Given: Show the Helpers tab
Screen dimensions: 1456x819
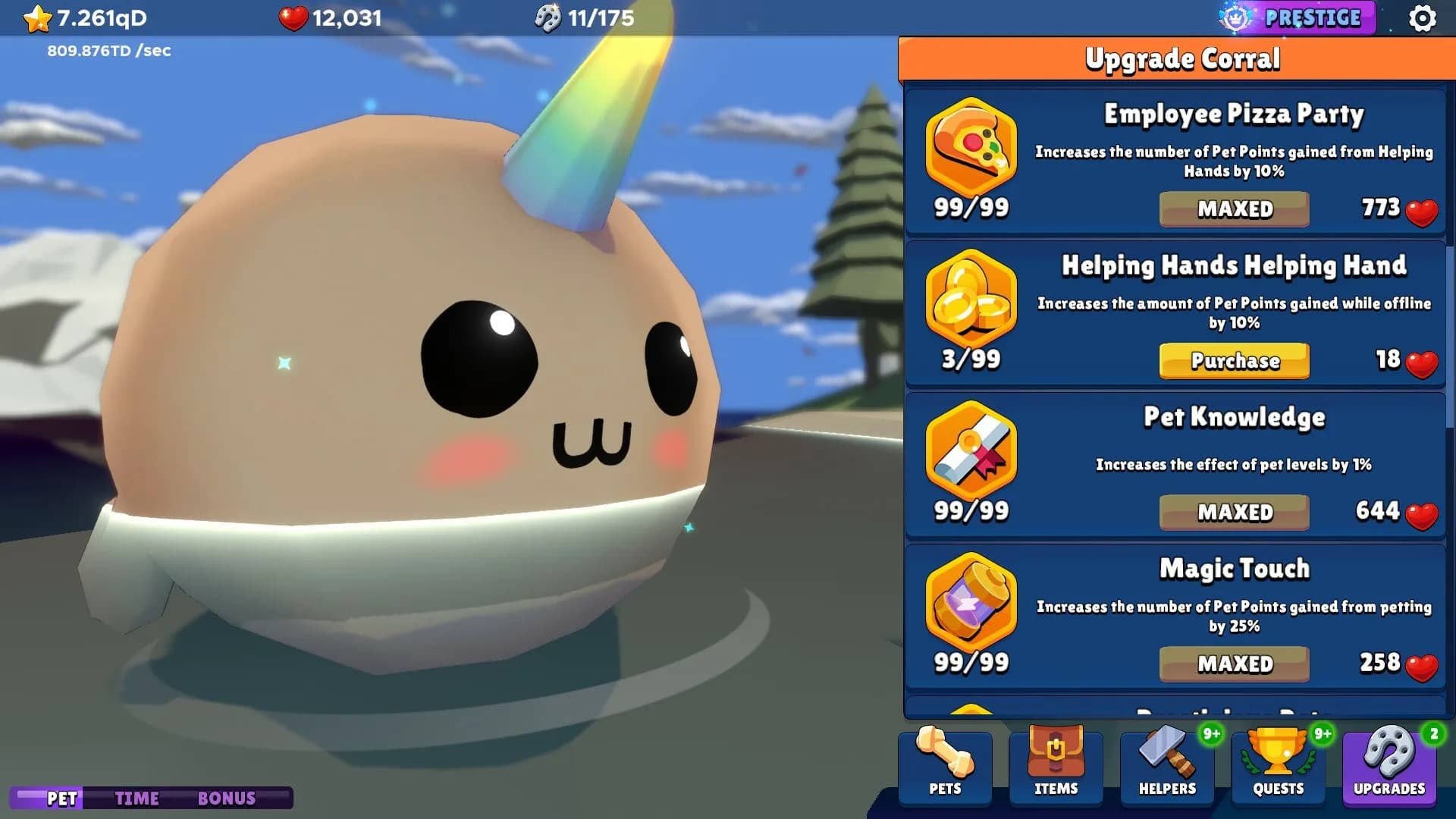Looking at the screenshot, I should point(1167,764).
